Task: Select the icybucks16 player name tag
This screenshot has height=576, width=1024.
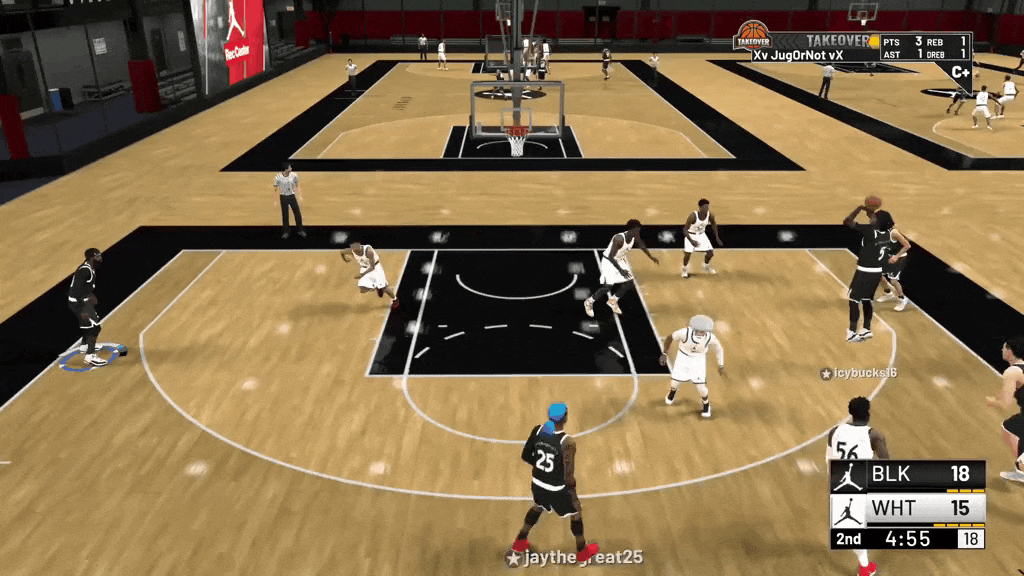Action: (858, 373)
